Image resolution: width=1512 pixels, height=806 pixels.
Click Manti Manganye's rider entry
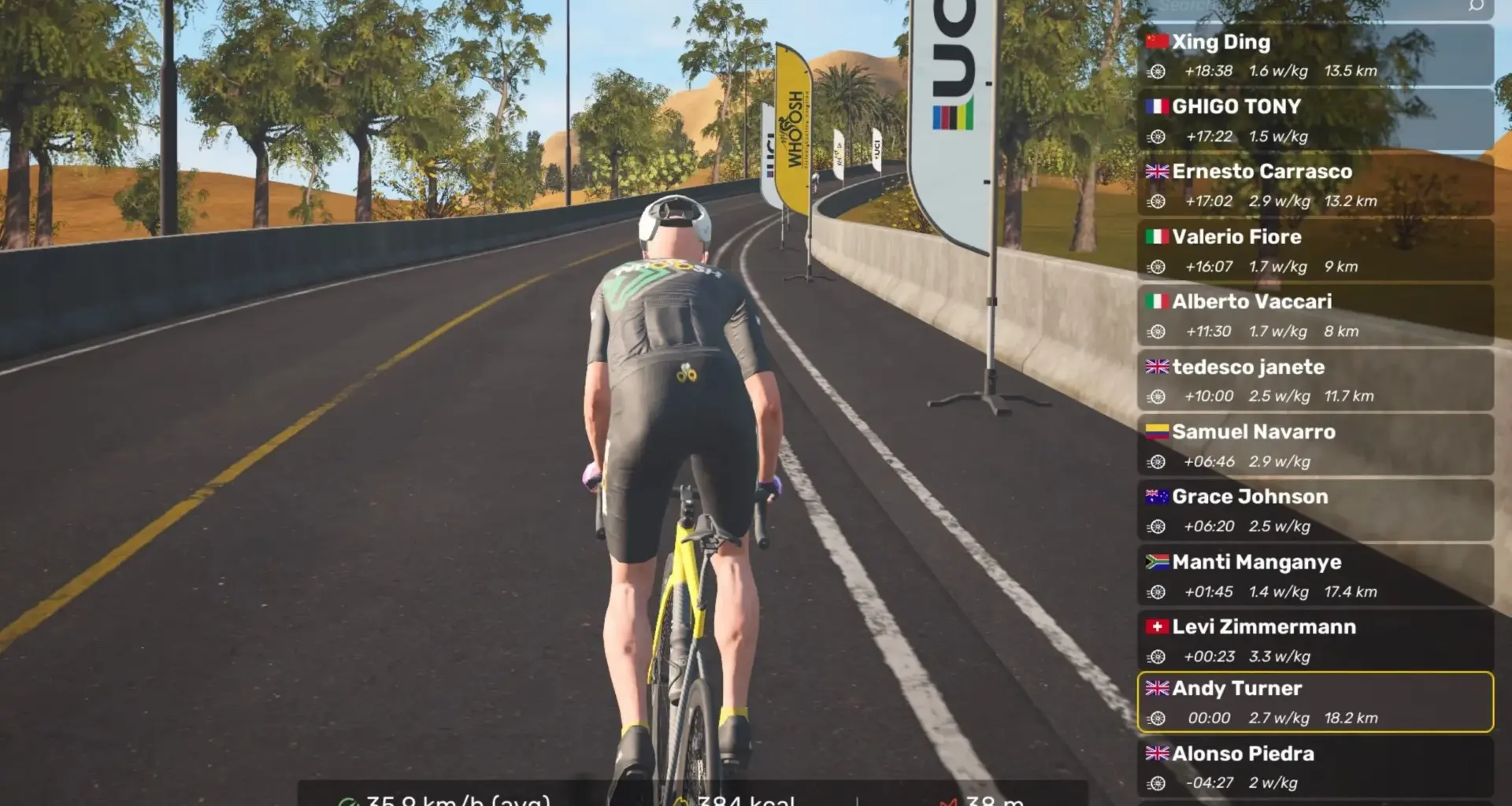(x=1315, y=576)
